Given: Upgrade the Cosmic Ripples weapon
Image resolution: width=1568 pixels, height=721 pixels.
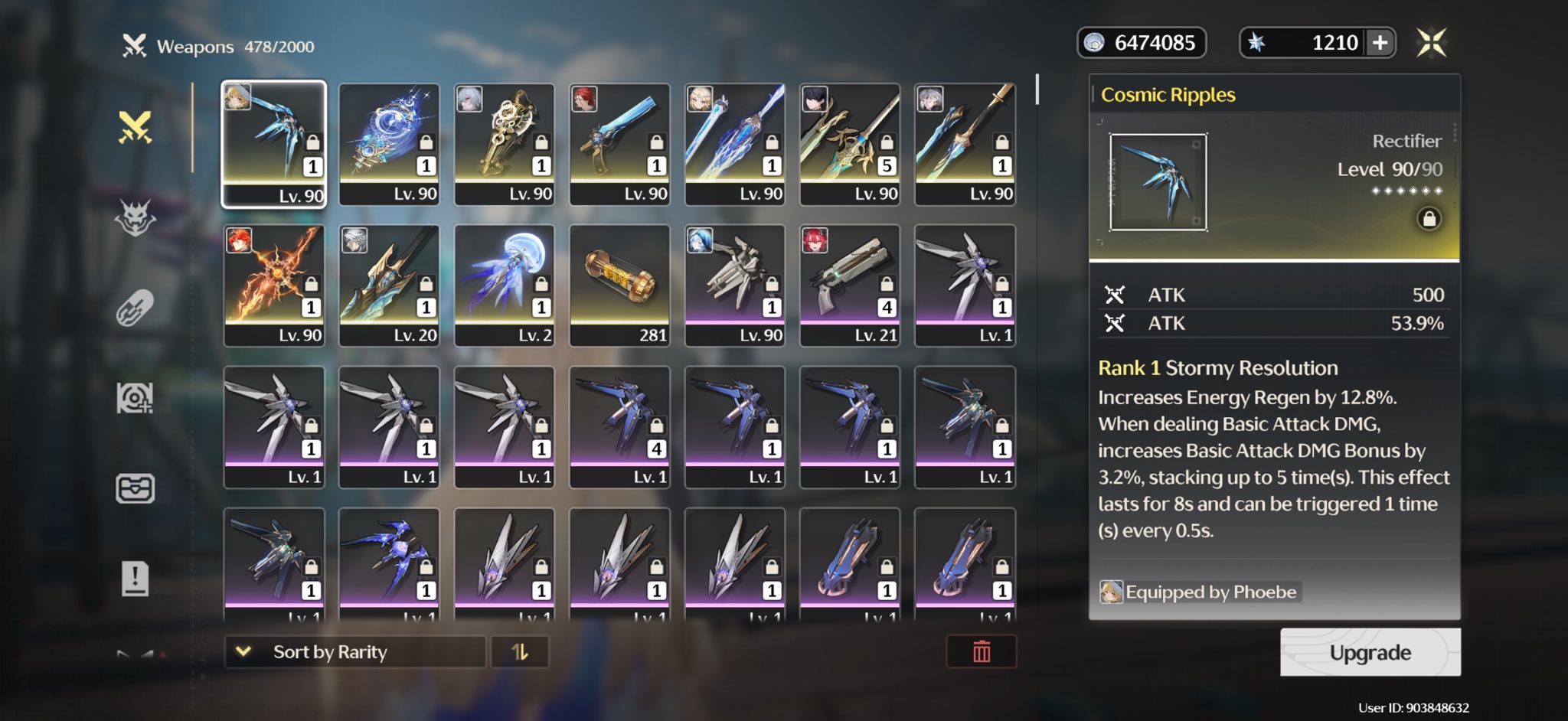Looking at the screenshot, I should click(x=1370, y=652).
